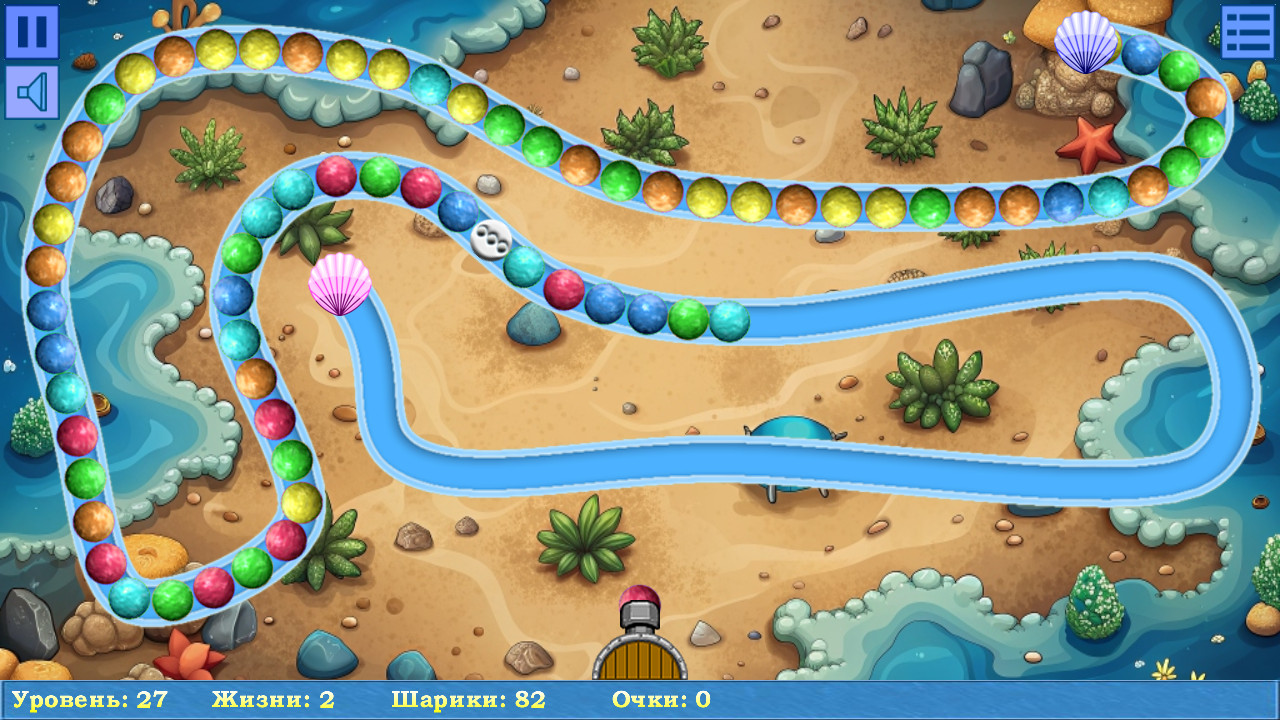1280x720 pixels.
Task: Click the gold coin on the left edge
Action: click(x=101, y=402)
